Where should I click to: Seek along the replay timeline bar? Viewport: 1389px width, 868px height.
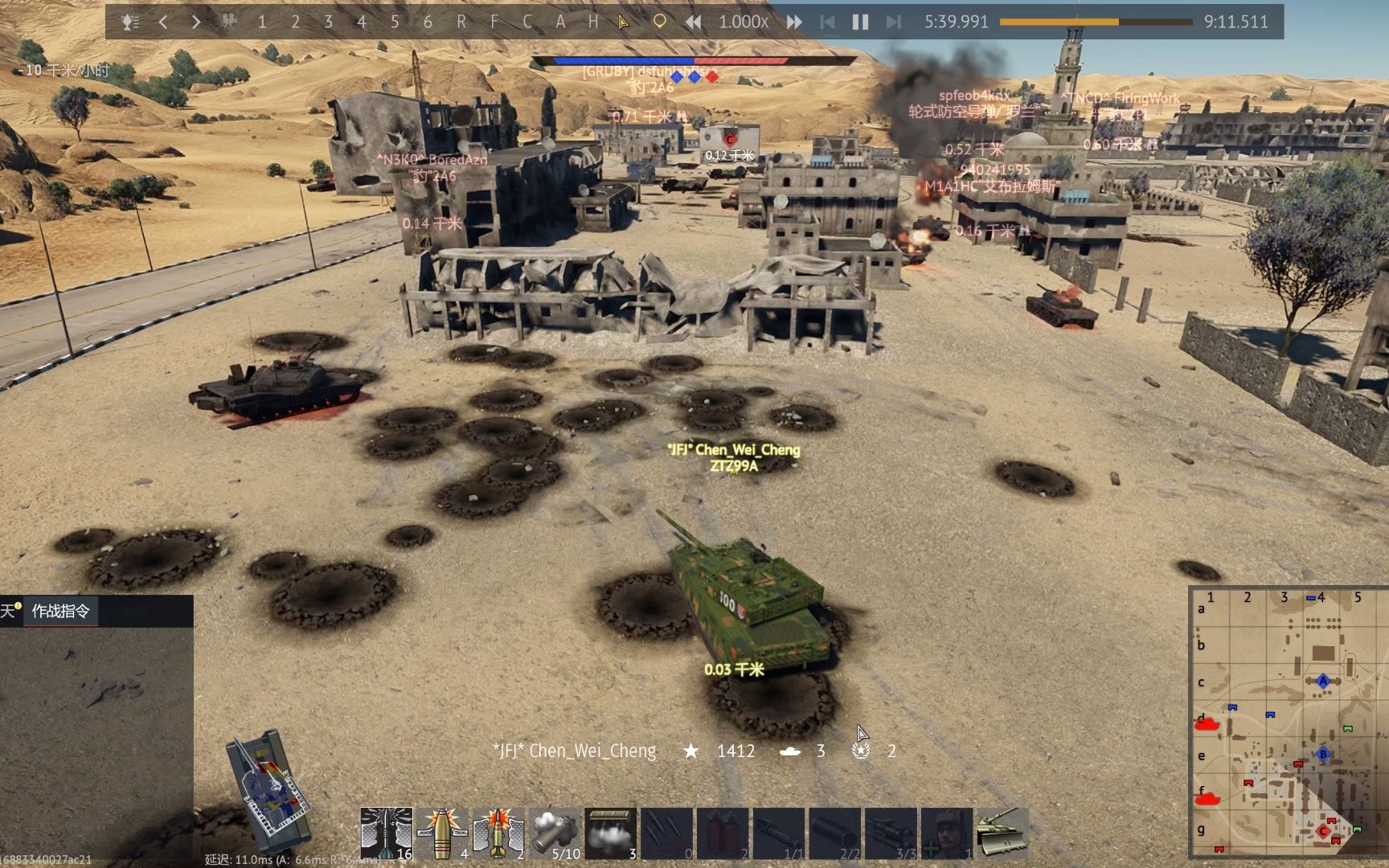point(1096,22)
